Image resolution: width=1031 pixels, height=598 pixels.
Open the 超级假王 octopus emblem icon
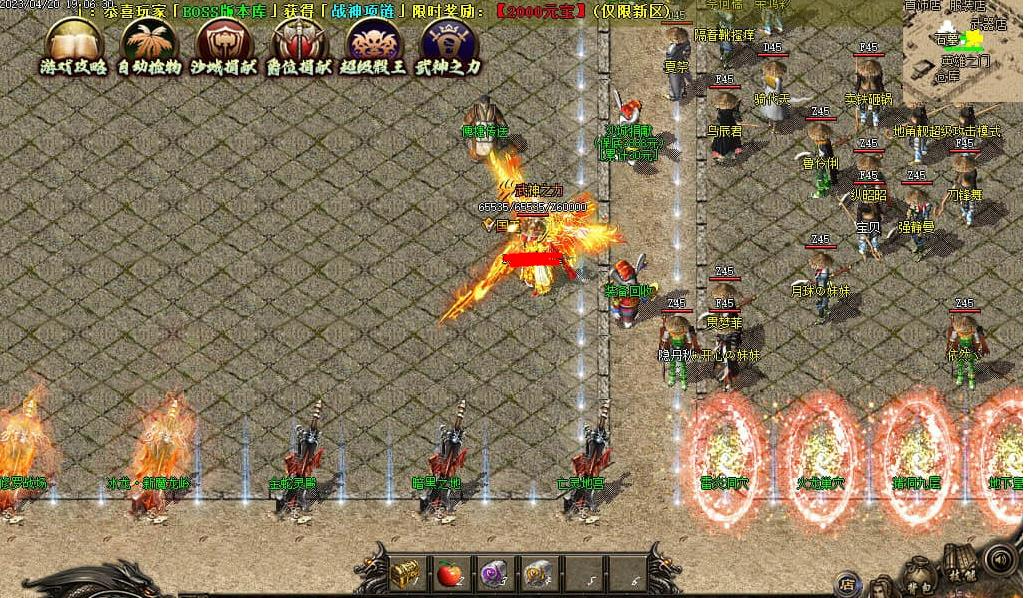coord(374,44)
